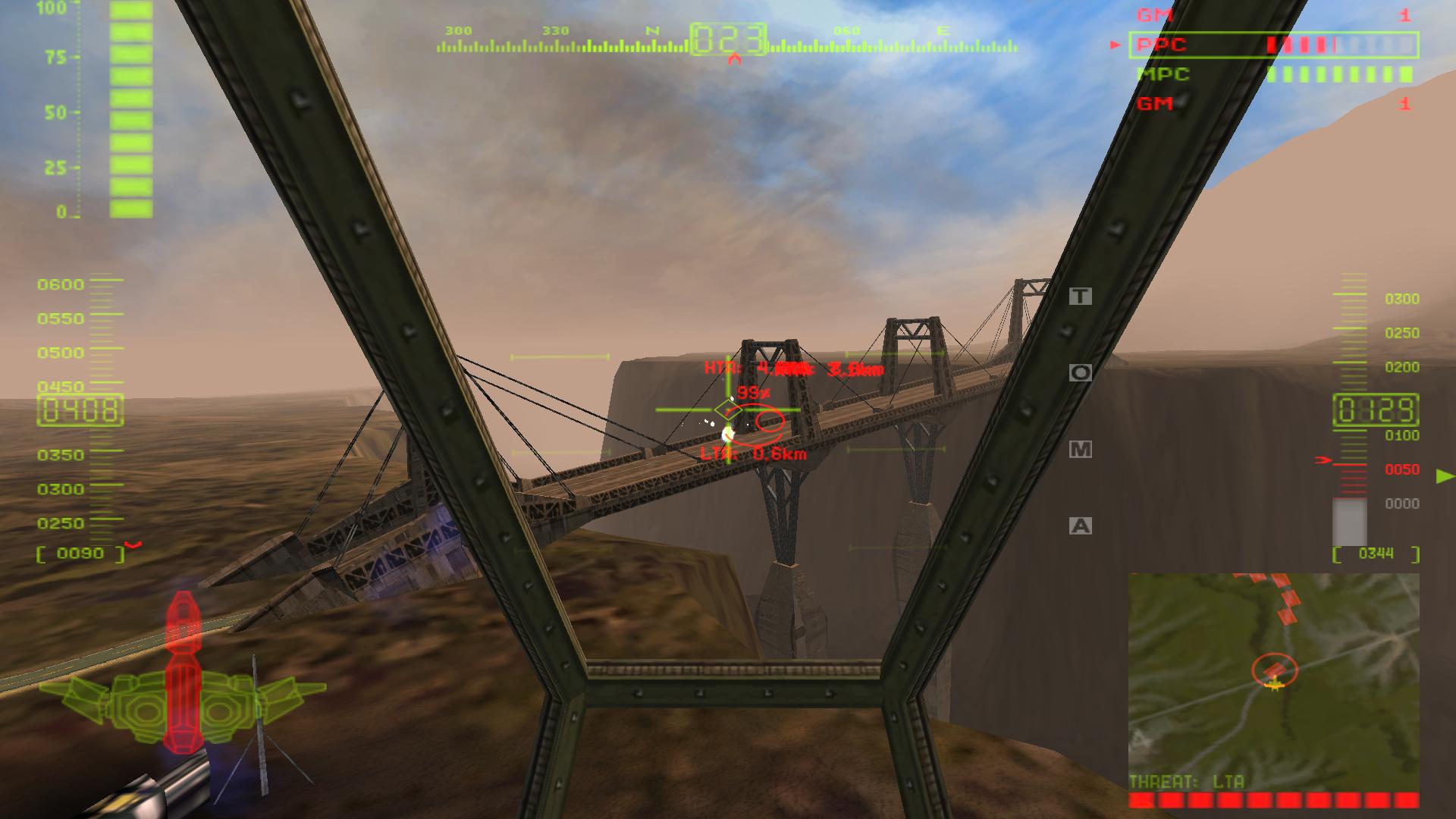This screenshot has width=1456, height=819.
Task: Select the N marker on the compass tape
Action: (x=652, y=32)
